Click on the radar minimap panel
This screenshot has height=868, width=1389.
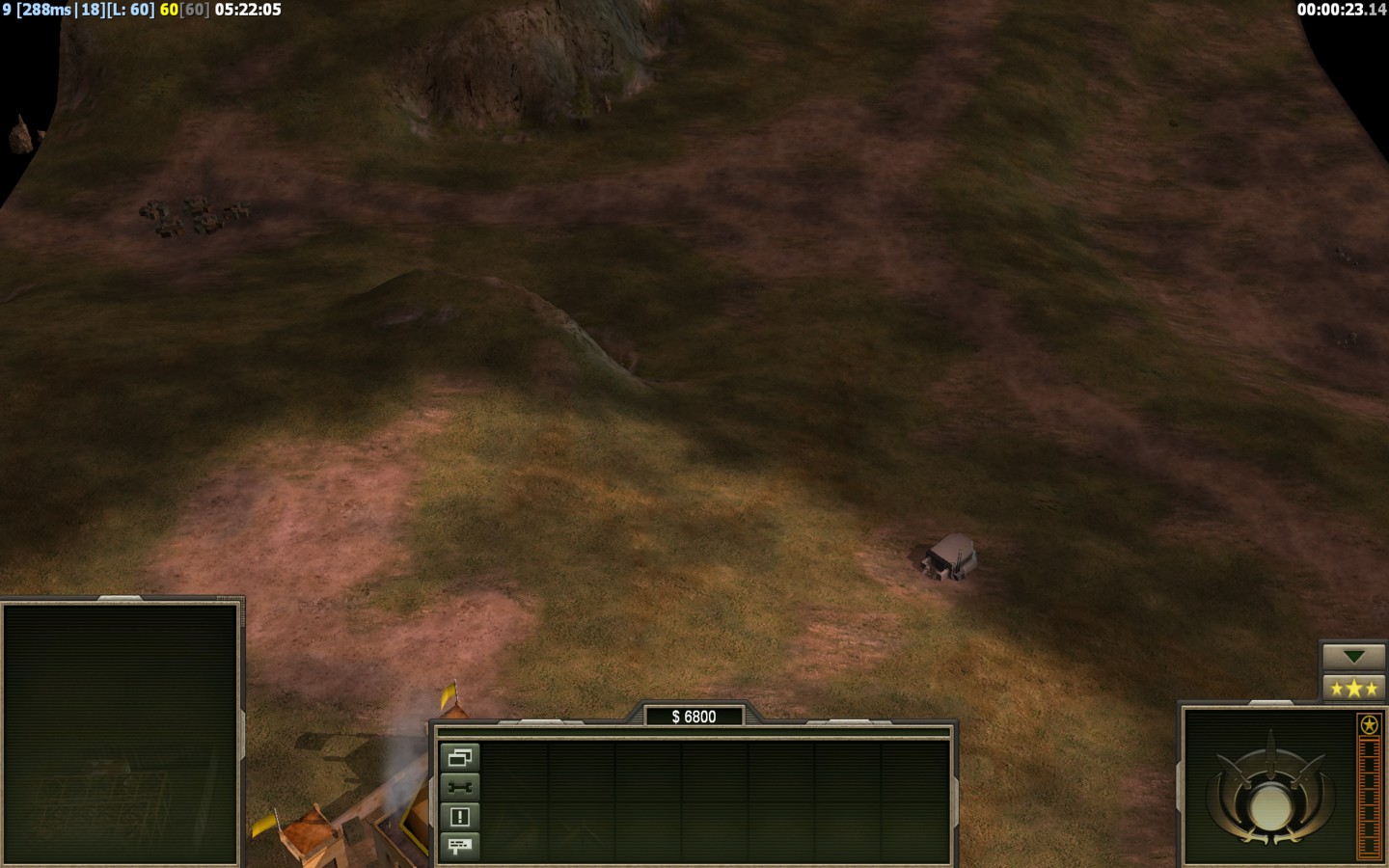[121, 733]
